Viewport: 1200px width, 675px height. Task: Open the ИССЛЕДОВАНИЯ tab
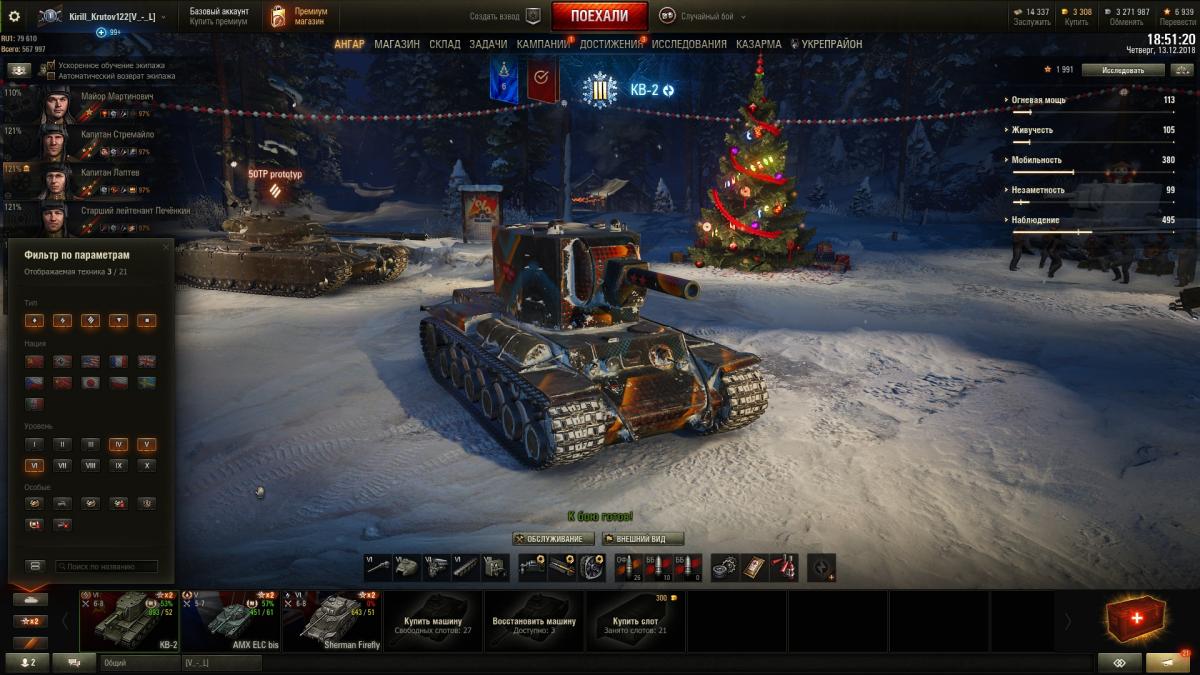pos(689,44)
